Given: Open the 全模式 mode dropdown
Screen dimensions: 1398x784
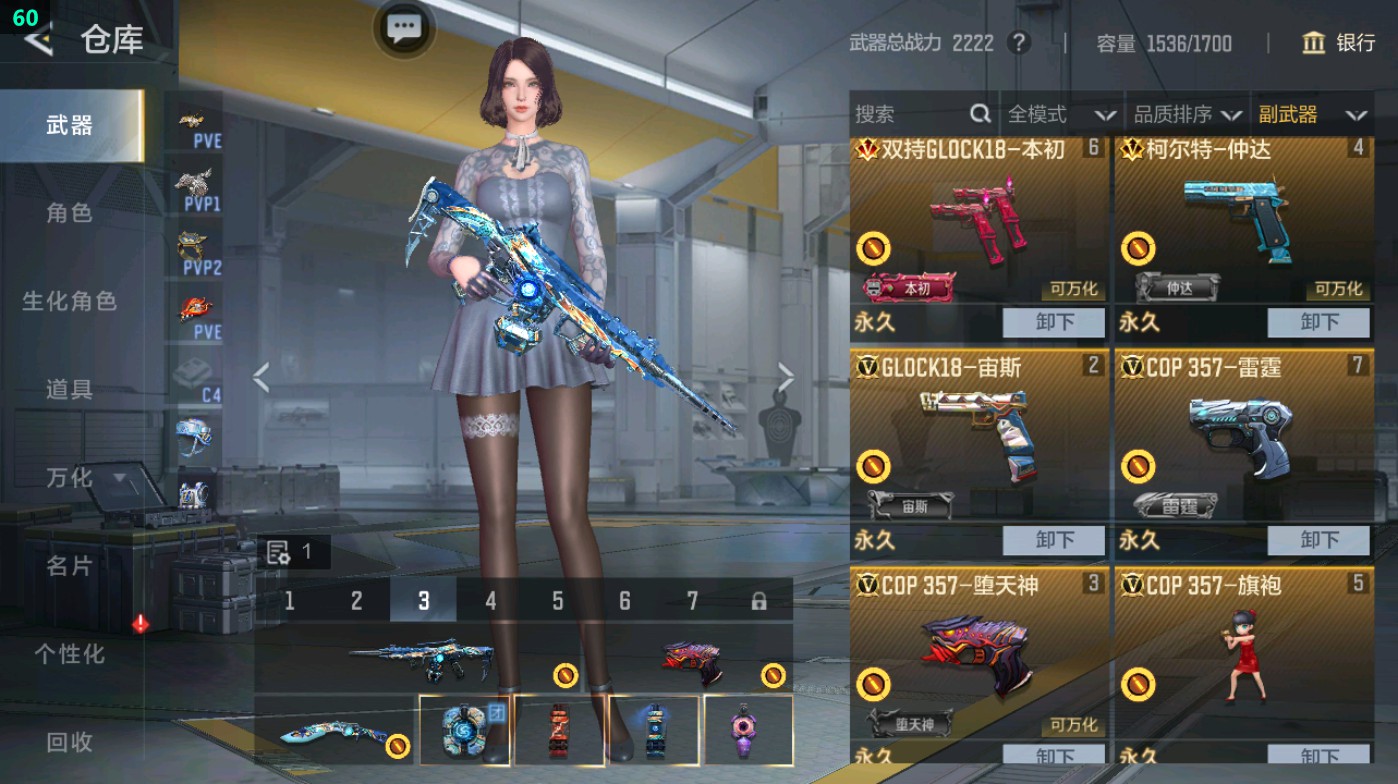Looking at the screenshot, I should tap(1060, 115).
